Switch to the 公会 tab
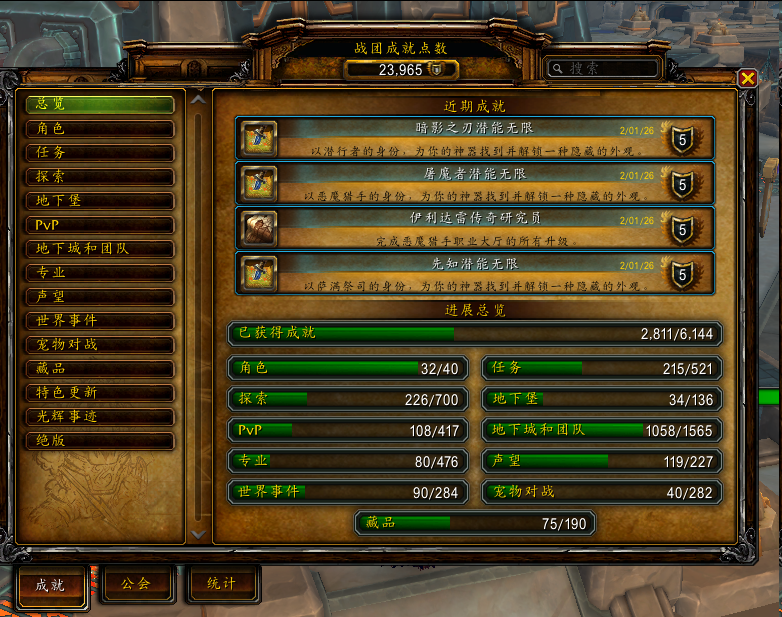Viewport: 782px width, 617px height. coord(137,584)
